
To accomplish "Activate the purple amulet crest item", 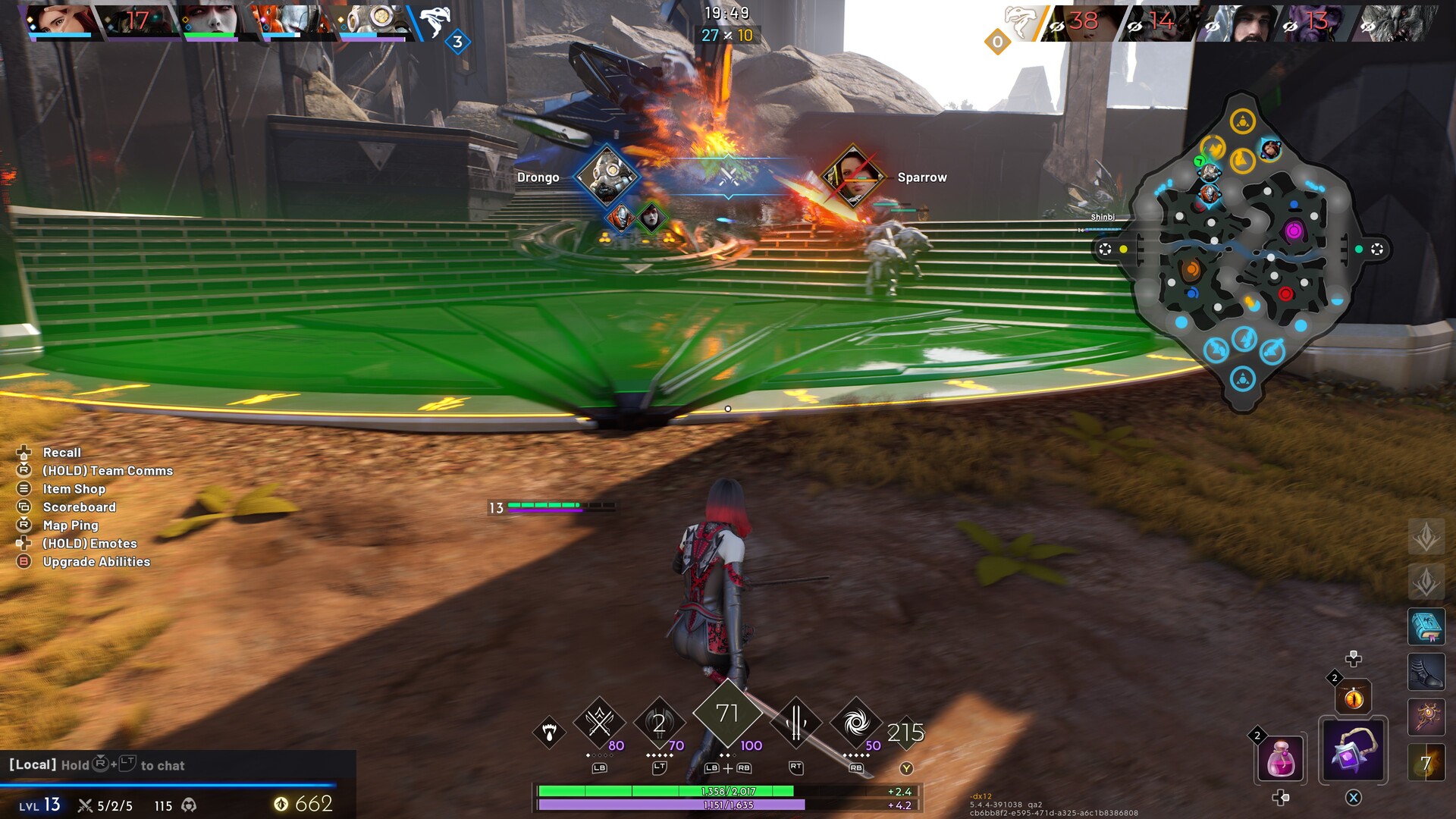I will 1353,751.
